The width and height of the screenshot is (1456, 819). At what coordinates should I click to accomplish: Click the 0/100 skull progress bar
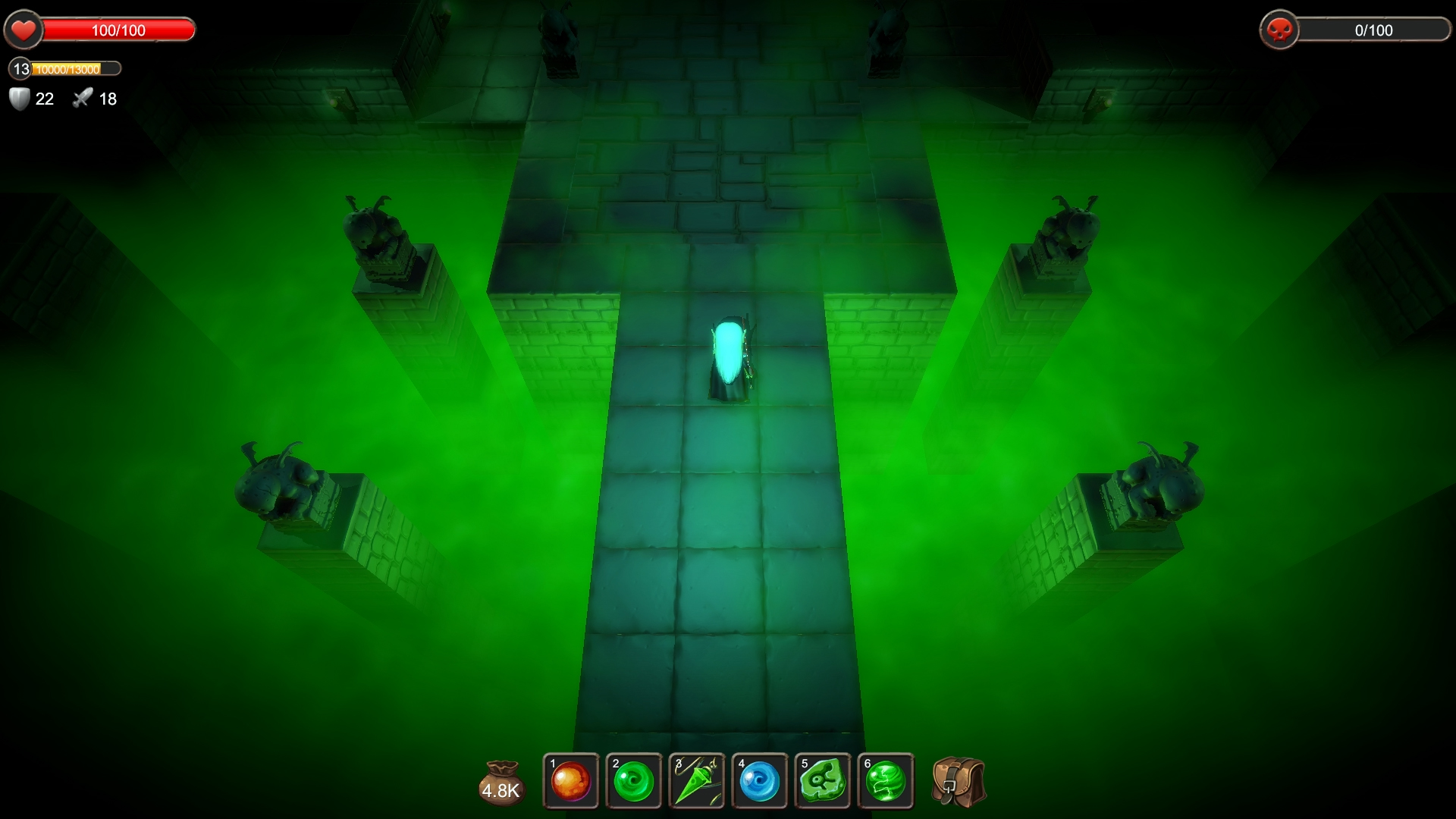click(x=1373, y=30)
